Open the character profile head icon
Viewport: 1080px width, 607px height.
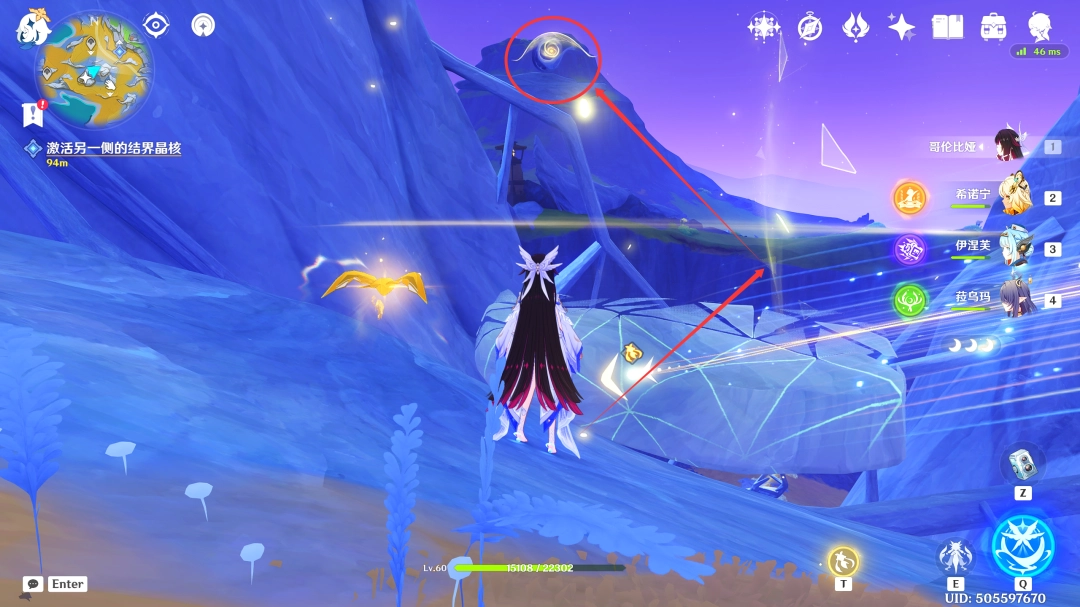pyautogui.click(x=1040, y=27)
